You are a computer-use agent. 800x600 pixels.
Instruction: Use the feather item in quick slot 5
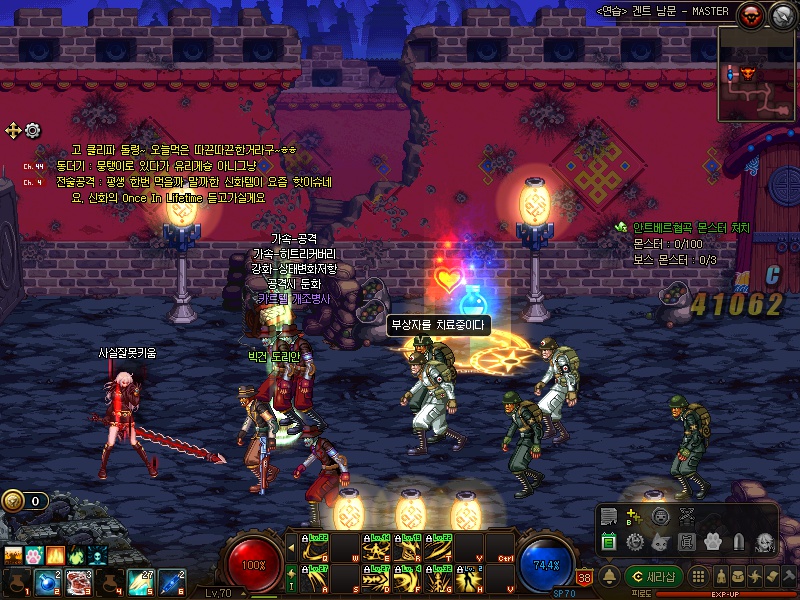pyautogui.click(x=141, y=582)
